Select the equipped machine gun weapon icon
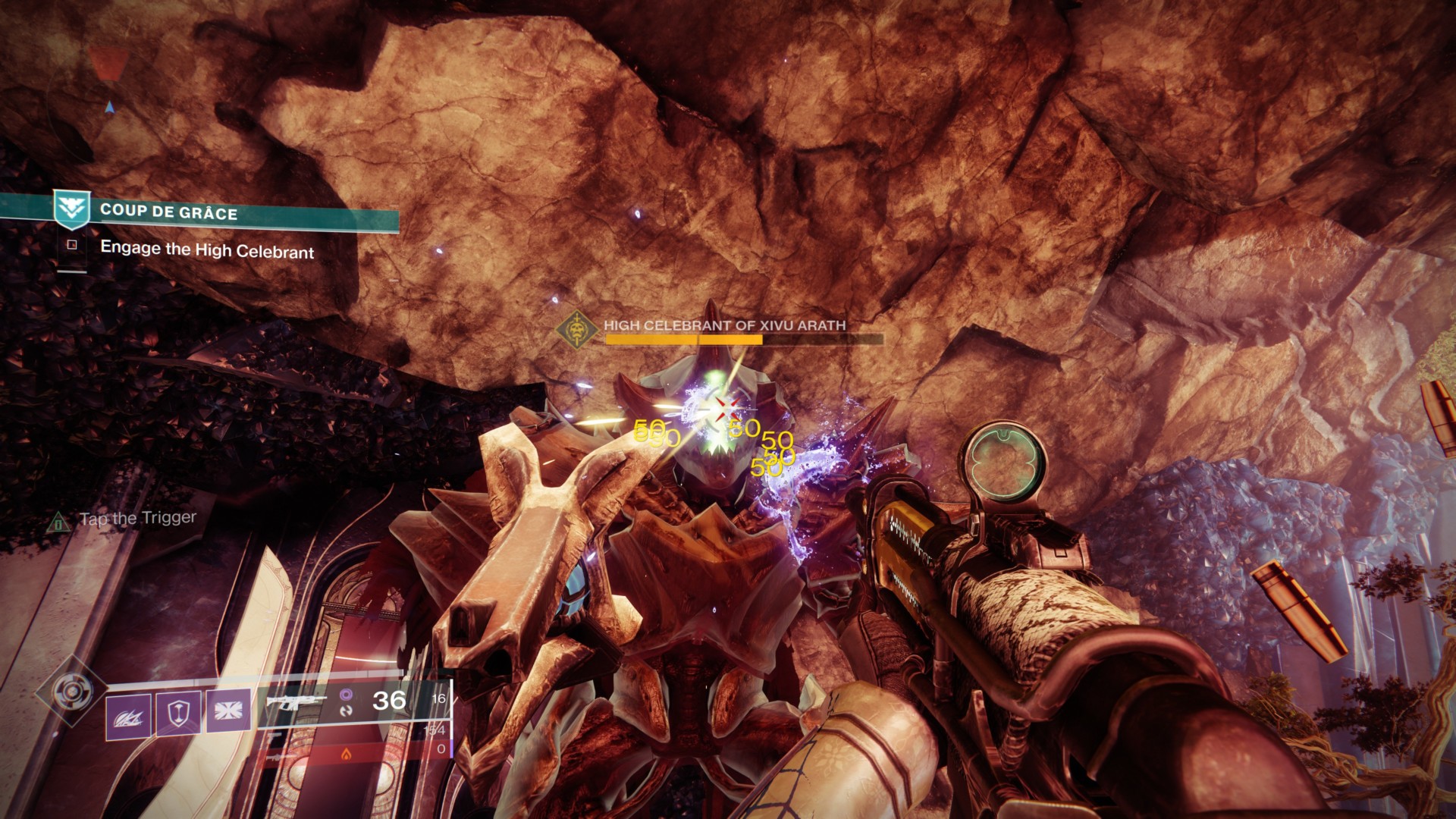This screenshot has height=819, width=1456. [x=296, y=701]
